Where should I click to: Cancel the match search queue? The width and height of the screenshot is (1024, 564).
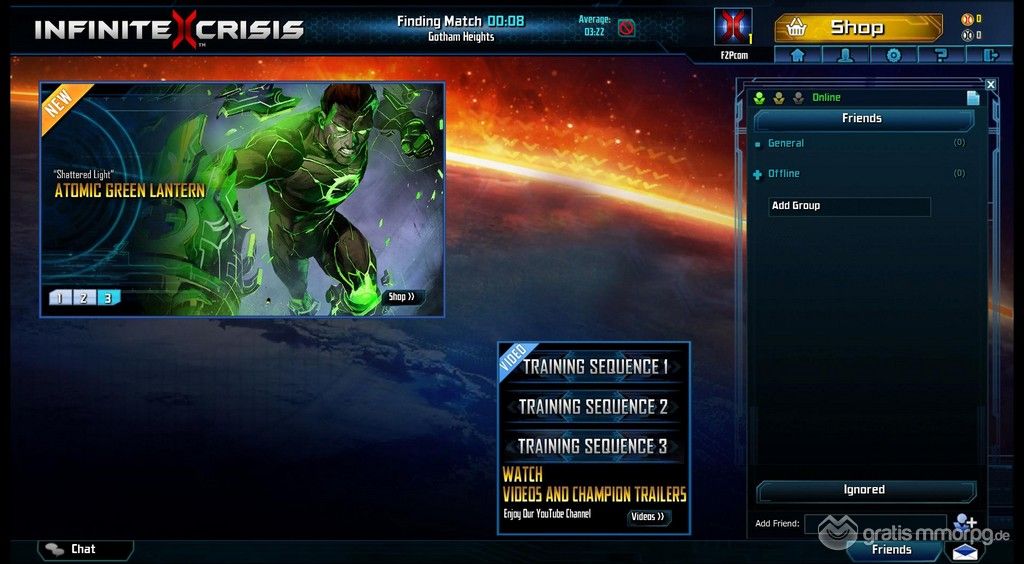(x=626, y=27)
